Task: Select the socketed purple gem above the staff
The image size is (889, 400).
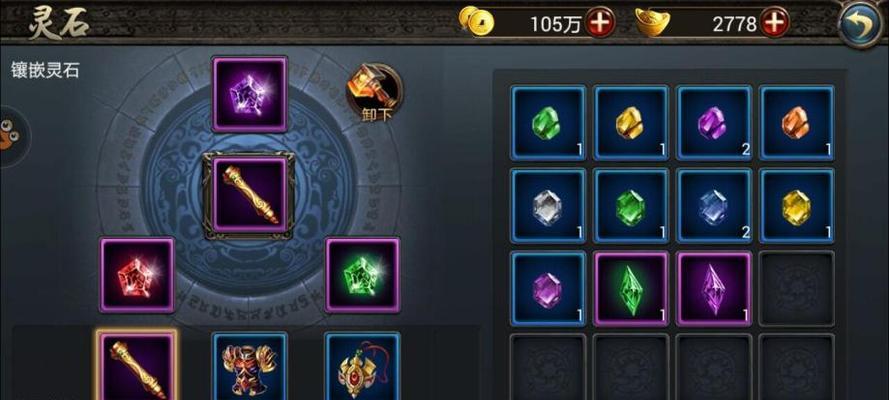Action: click(250, 94)
